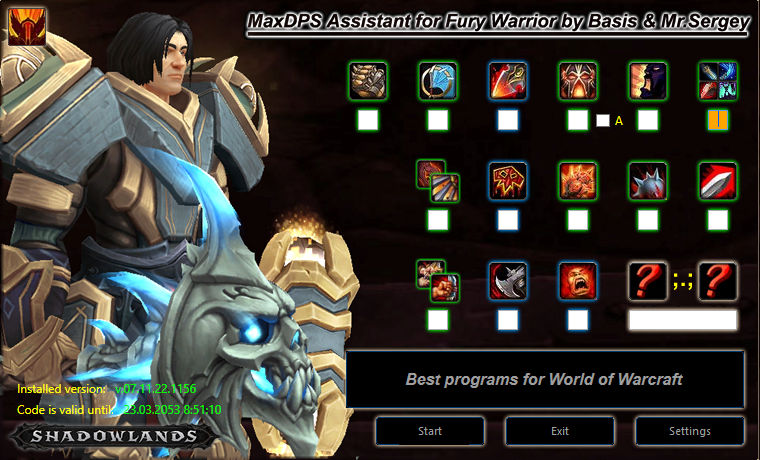This screenshot has height=460, width=760.
Task: Exit the MaxDPS Assistant
Action: tap(560, 431)
